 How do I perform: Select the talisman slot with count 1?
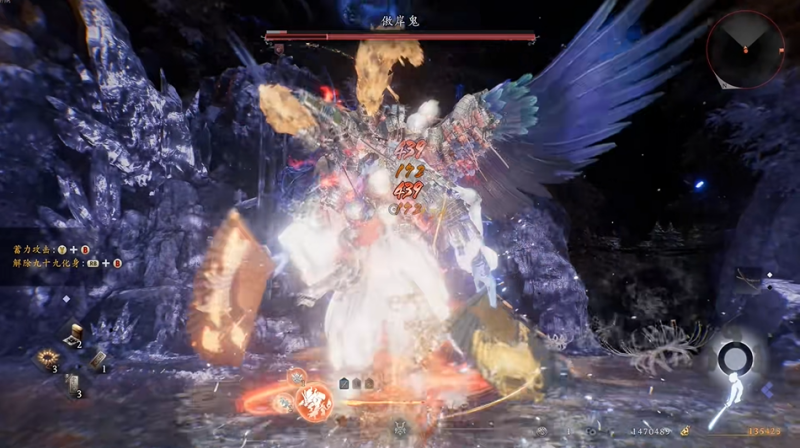pos(98,360)
